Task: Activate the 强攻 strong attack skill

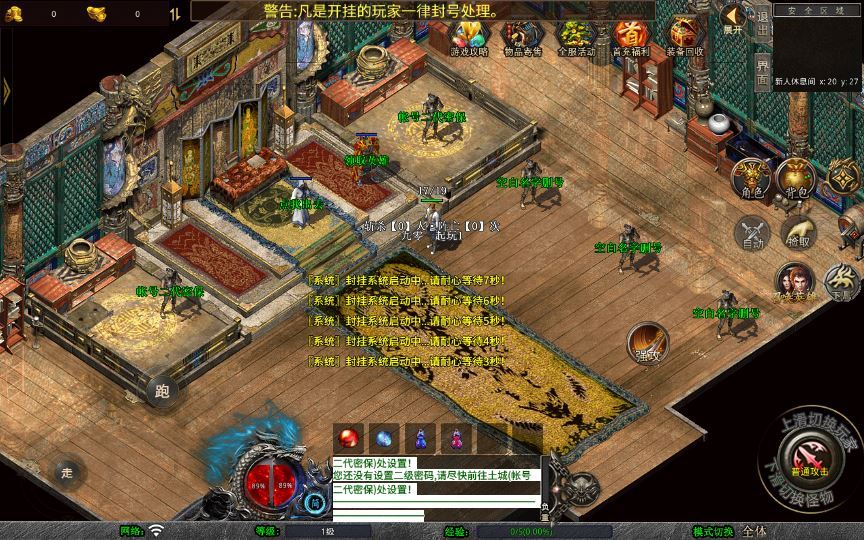Action: coord(648,343)
